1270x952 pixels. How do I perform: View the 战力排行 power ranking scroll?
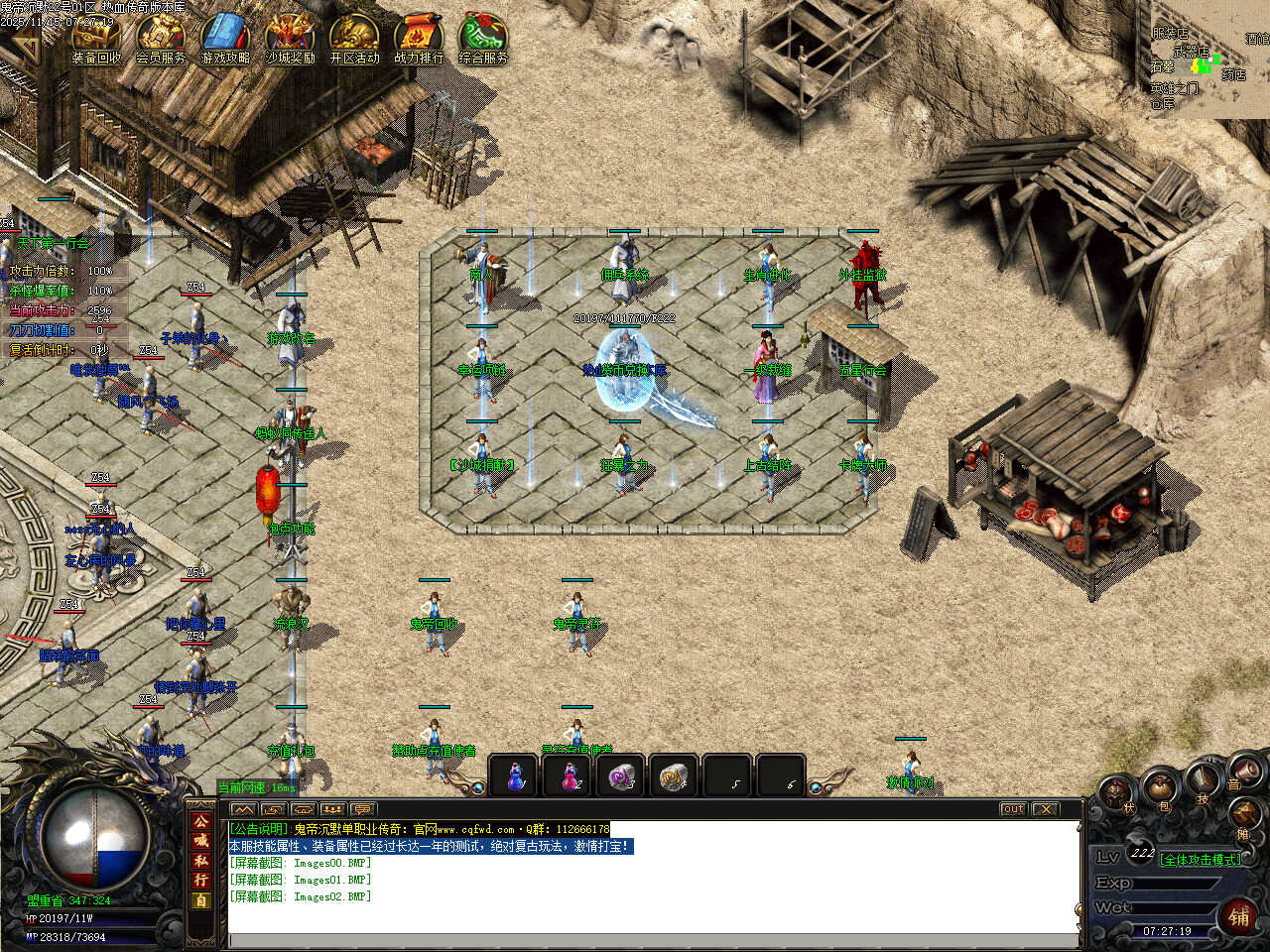[419, 38]
